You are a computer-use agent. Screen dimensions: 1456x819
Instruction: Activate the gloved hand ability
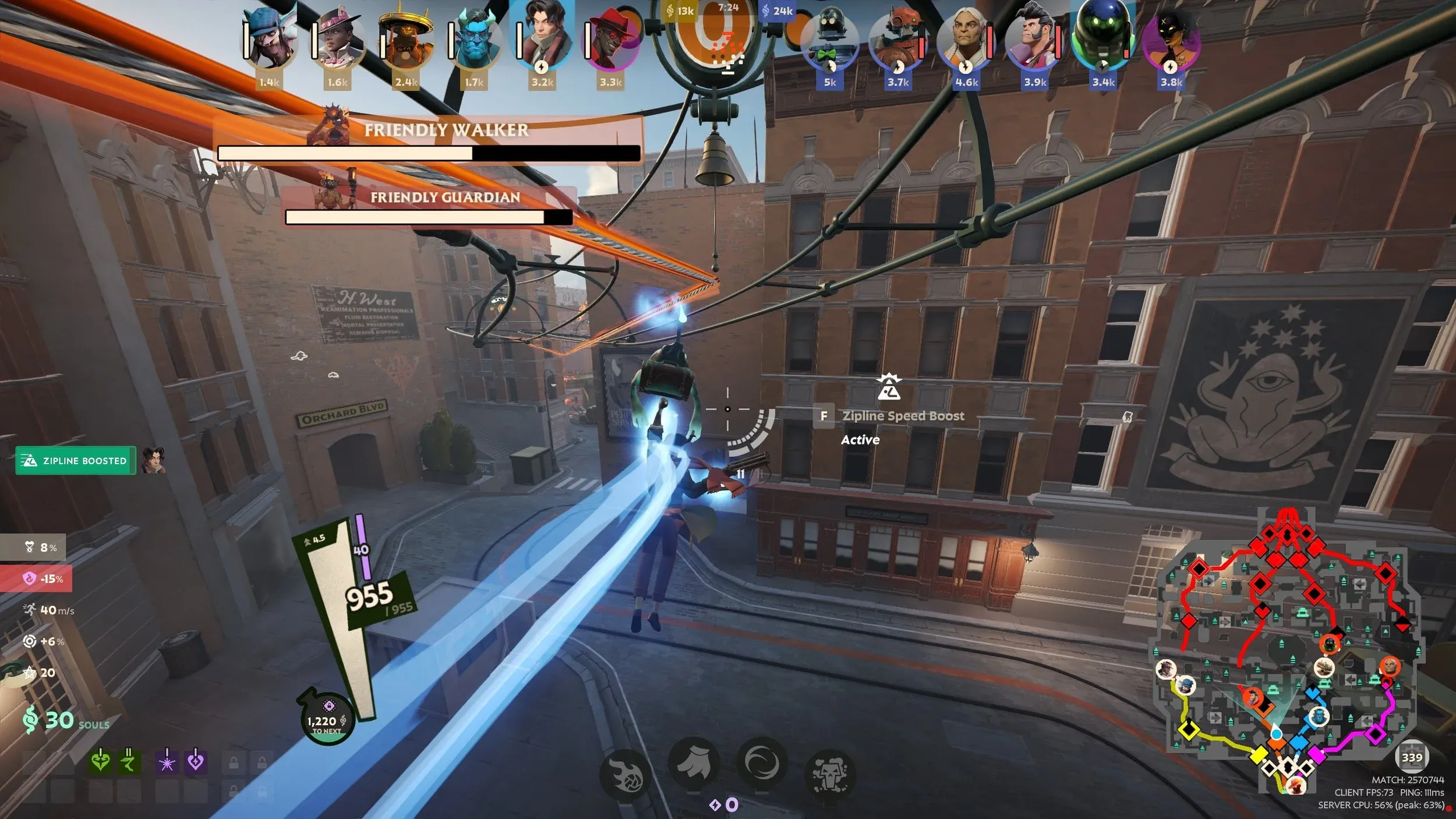tap(693, 764)
